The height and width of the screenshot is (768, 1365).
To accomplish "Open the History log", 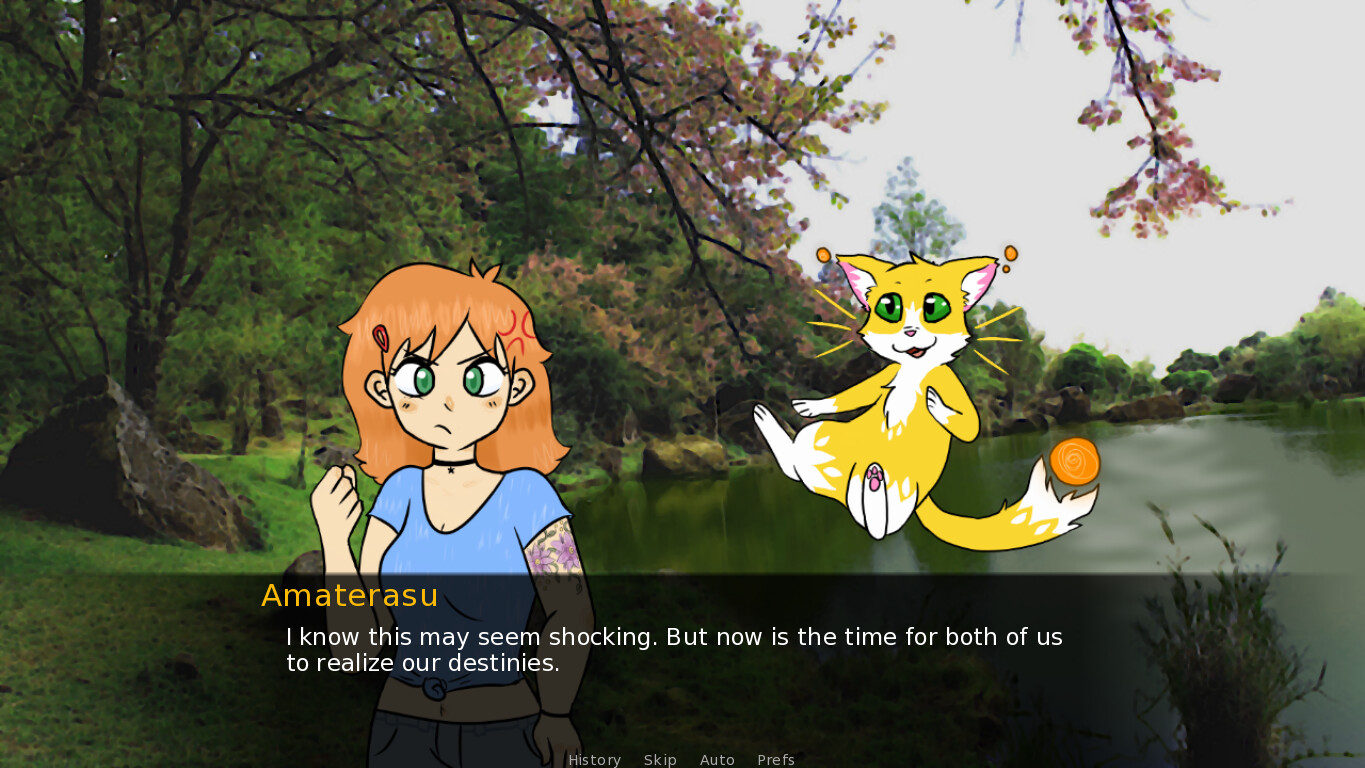I will (x=594, y=760).
